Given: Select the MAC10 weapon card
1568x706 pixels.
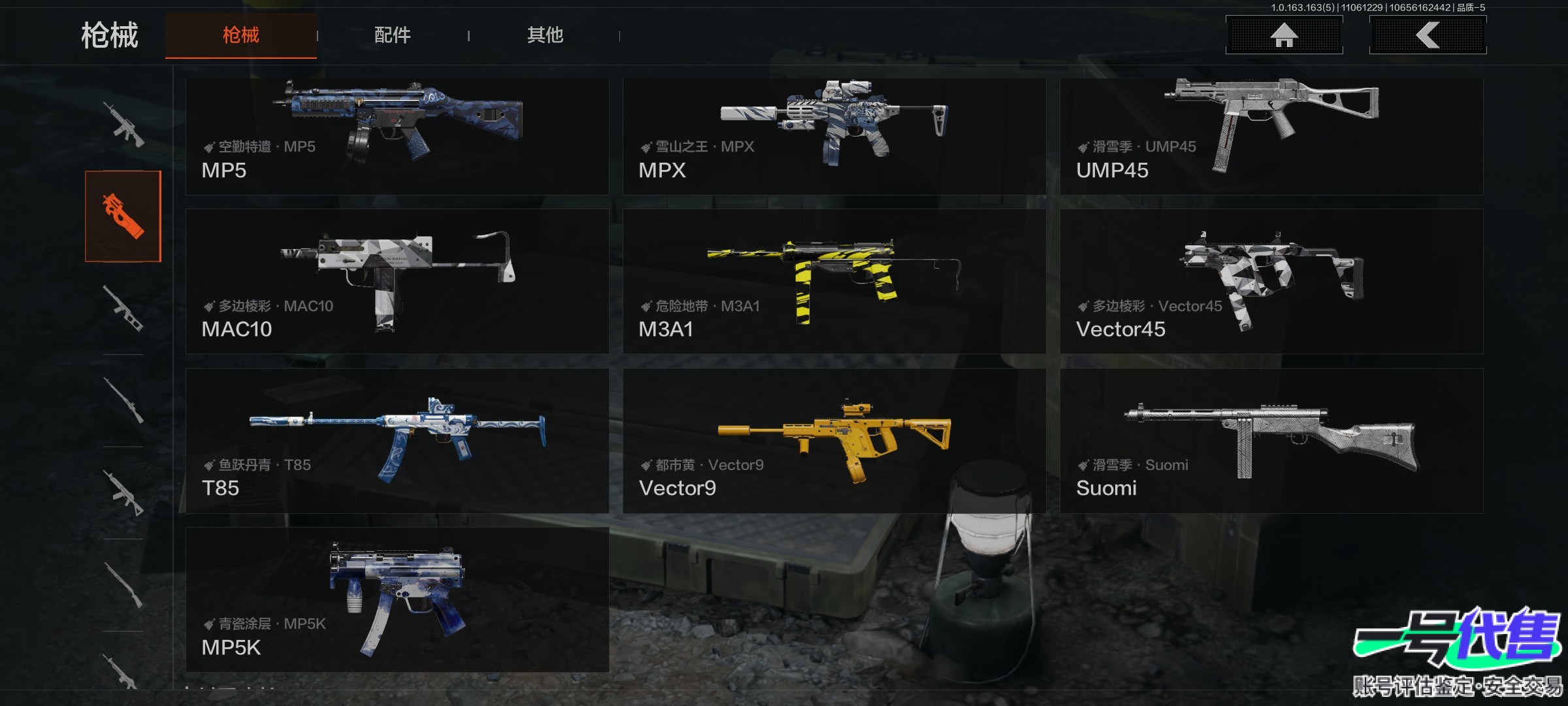Looking at the screenshot, I should pyautogui.click(x=397, y=282).
